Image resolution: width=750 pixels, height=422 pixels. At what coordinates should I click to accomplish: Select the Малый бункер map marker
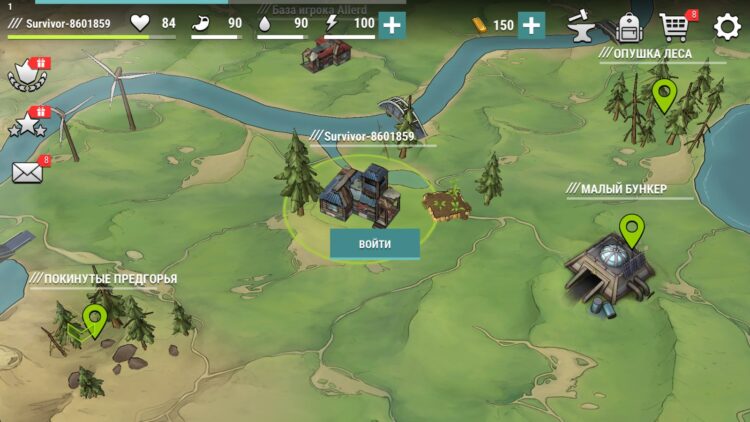631,231
